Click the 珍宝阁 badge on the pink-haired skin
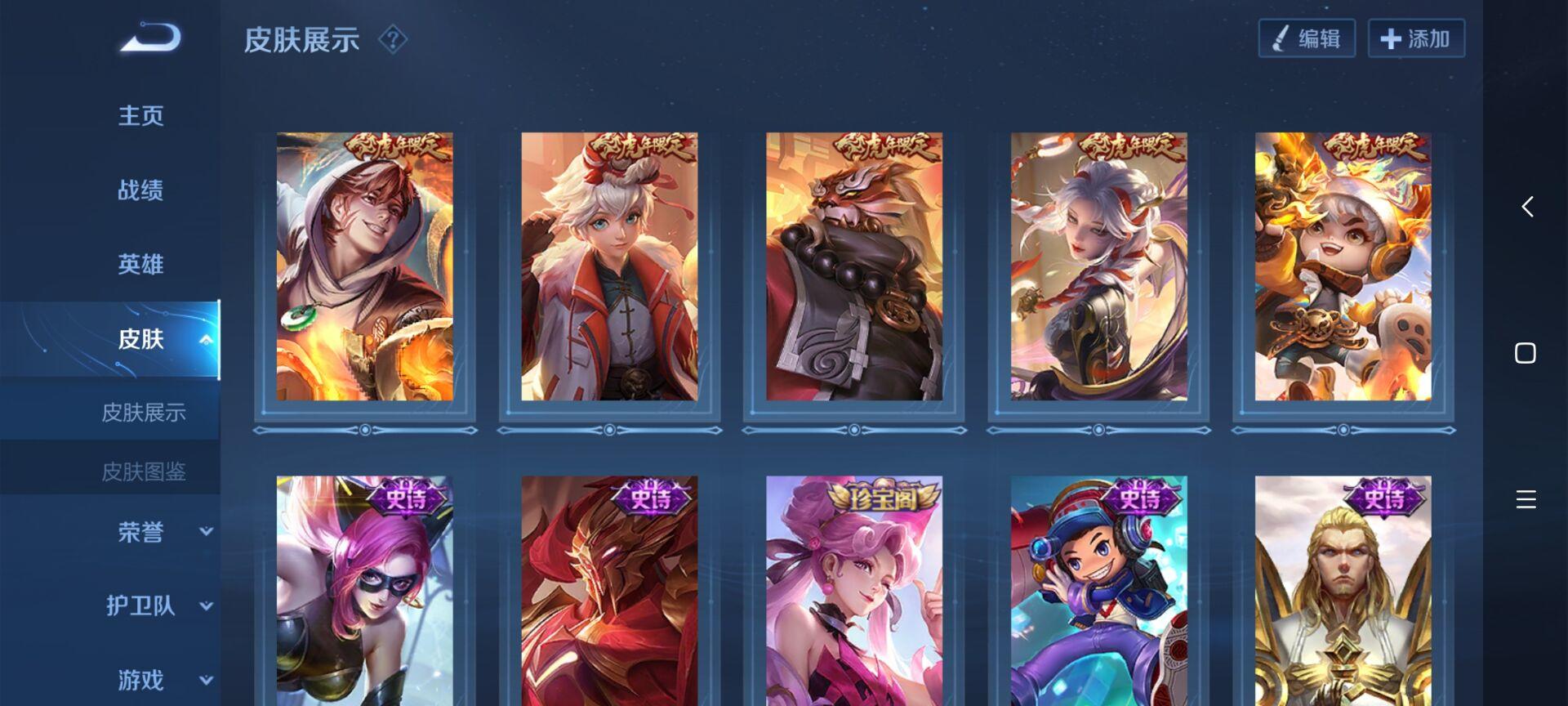 (883, 494)
